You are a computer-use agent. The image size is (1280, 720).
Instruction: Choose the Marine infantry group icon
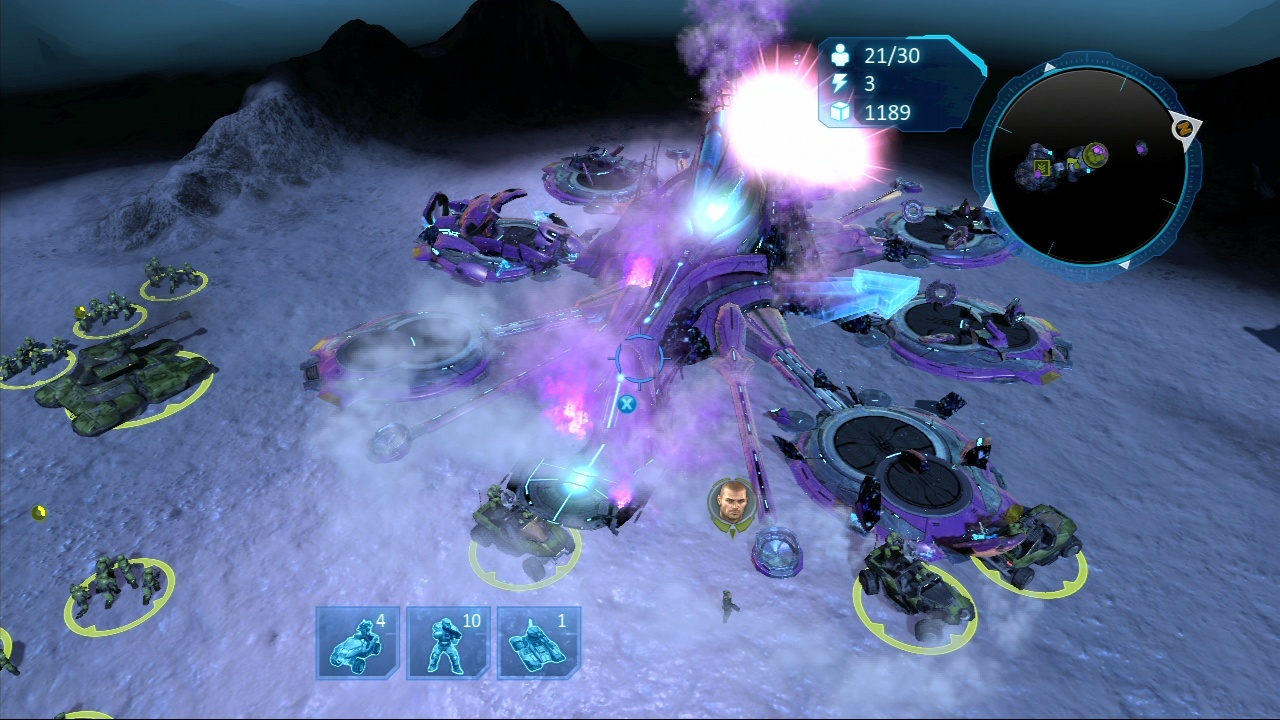pos(447,642)
